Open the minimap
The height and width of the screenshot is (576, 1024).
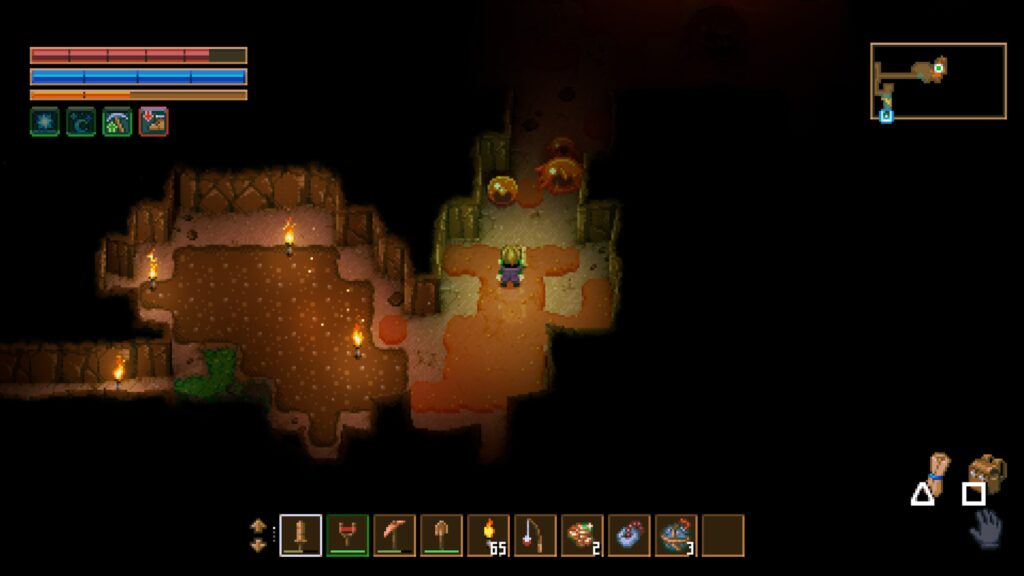[x=938, y=81]
